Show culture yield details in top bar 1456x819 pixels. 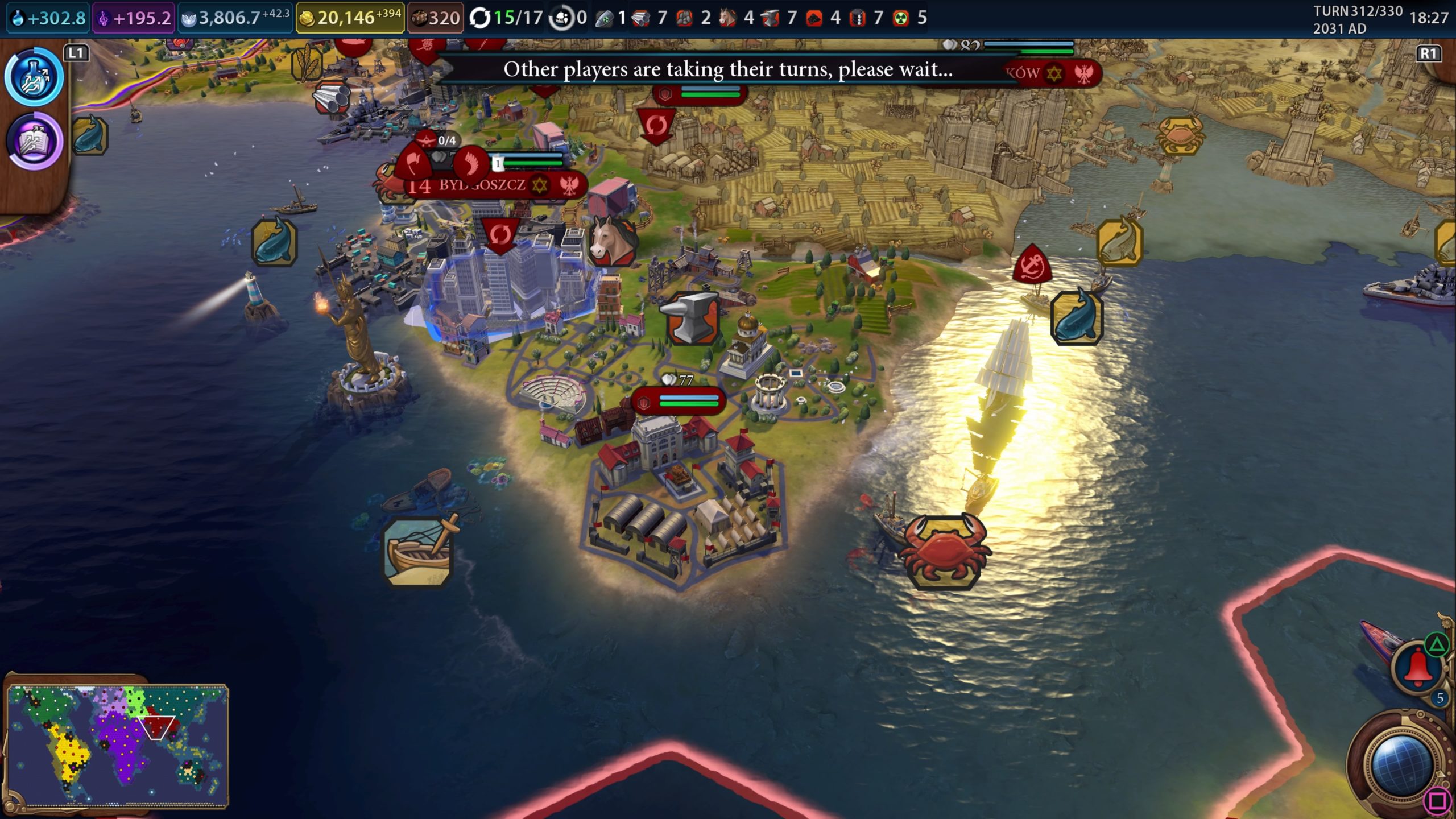(134, 18)
